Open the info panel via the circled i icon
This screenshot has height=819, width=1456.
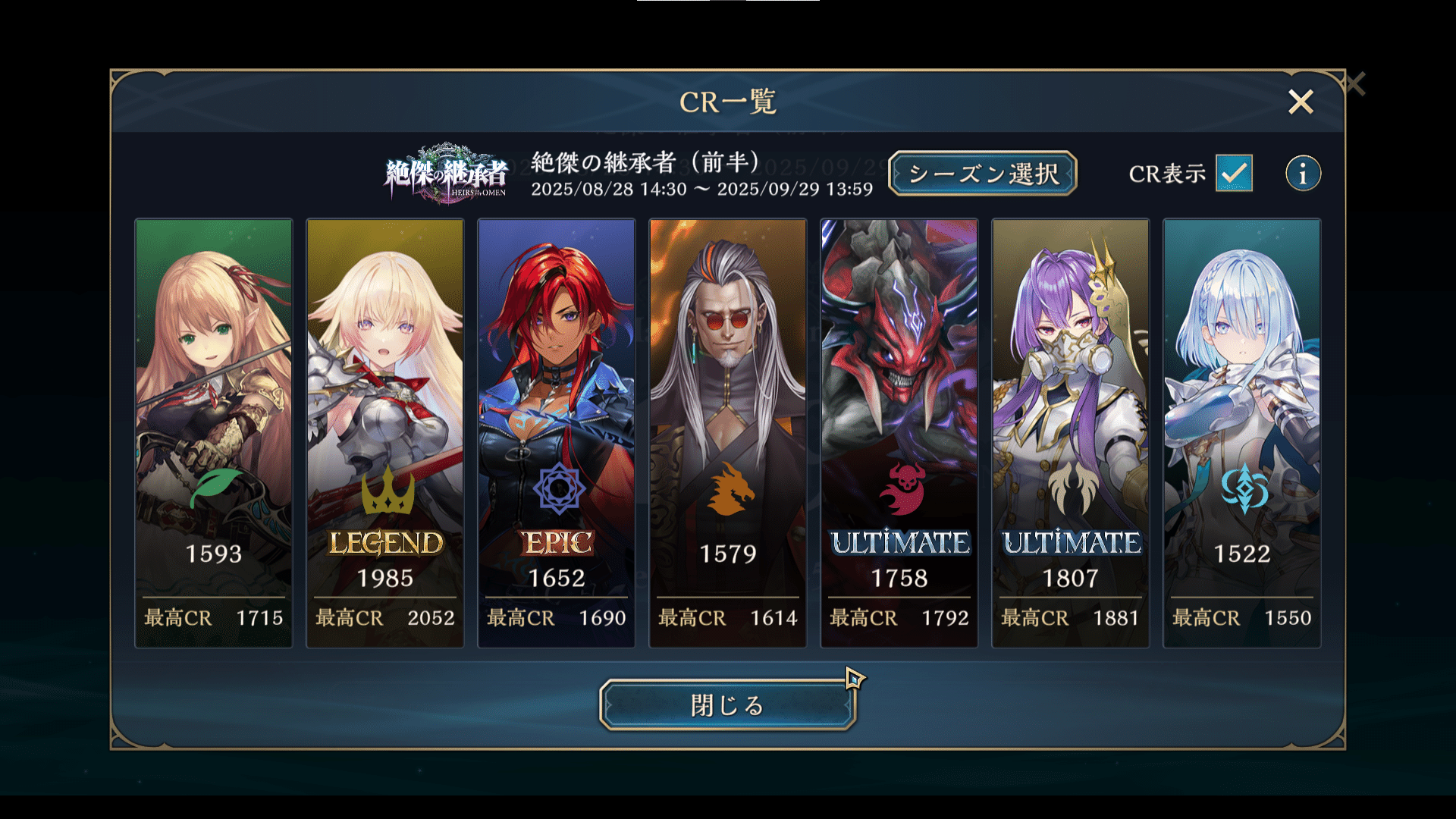click(1302, 174)
